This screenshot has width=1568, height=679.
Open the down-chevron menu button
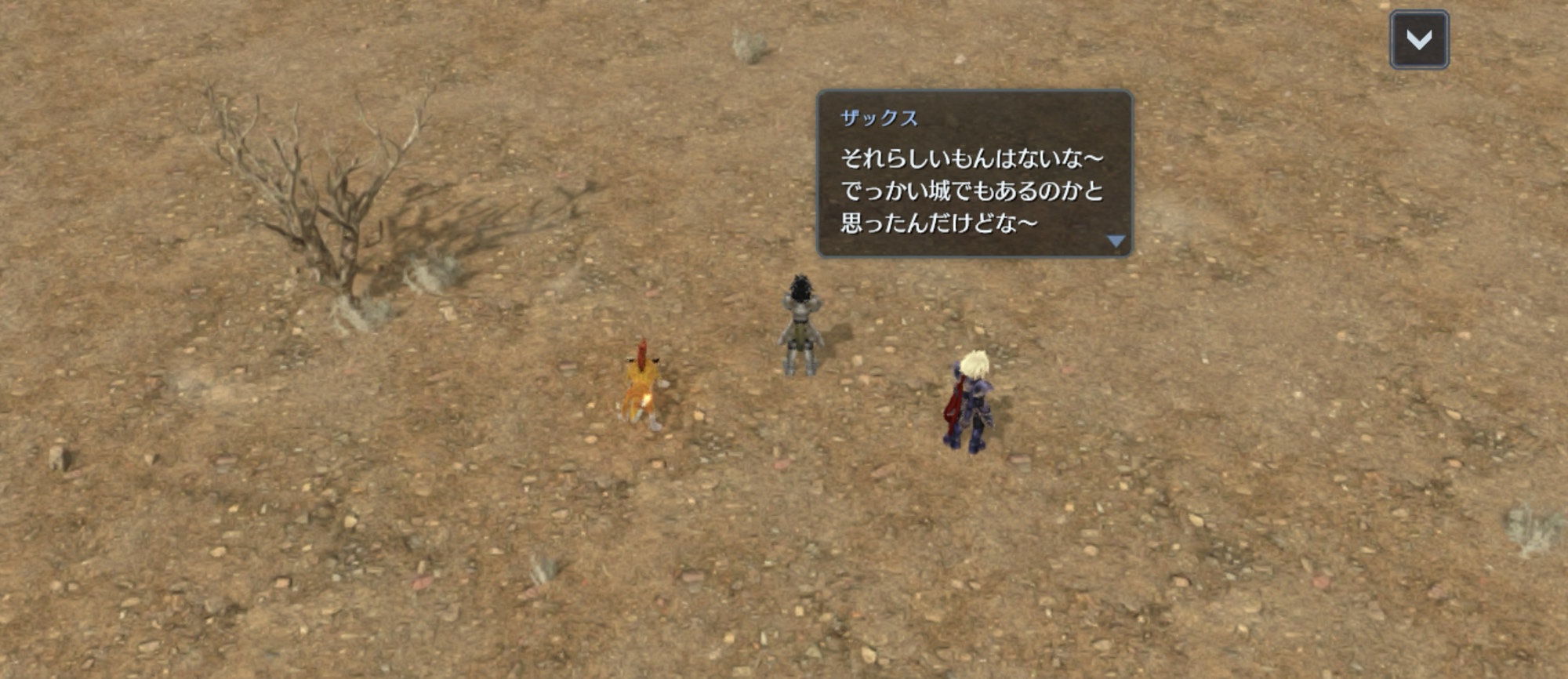(1419, 40)
